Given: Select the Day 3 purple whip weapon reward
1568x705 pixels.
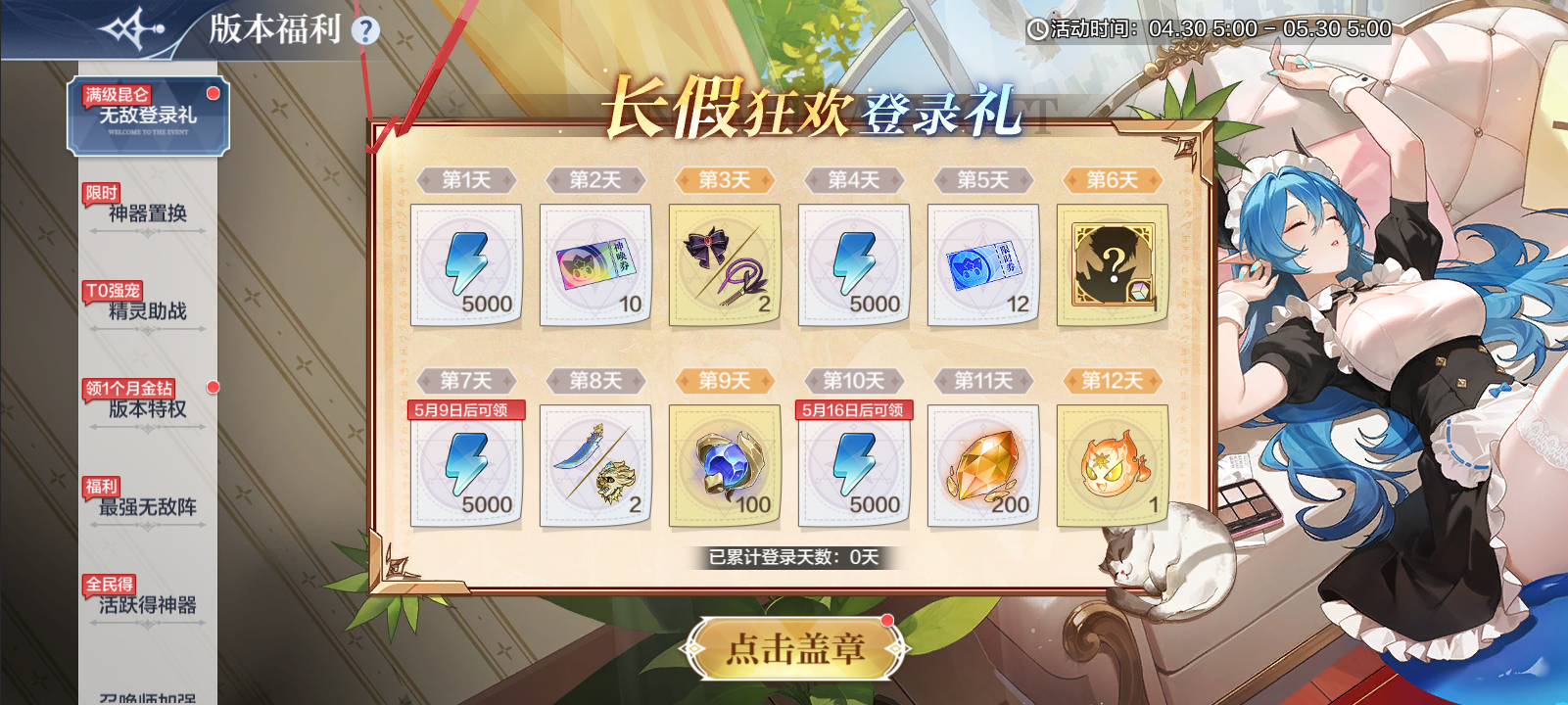Looking at the screenshot, I should click(725, 262).
